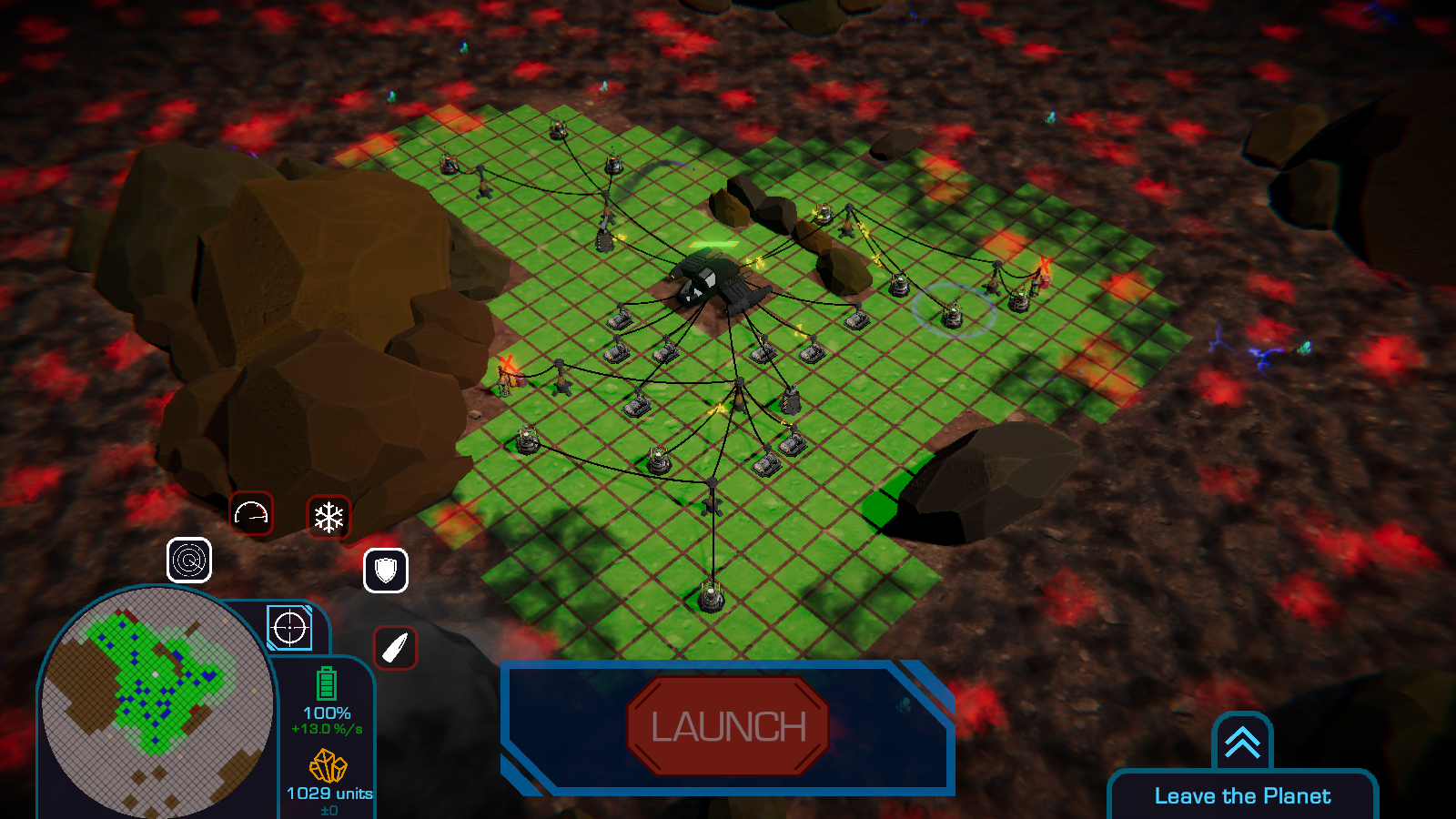Select Leave the Planet

1242,796
